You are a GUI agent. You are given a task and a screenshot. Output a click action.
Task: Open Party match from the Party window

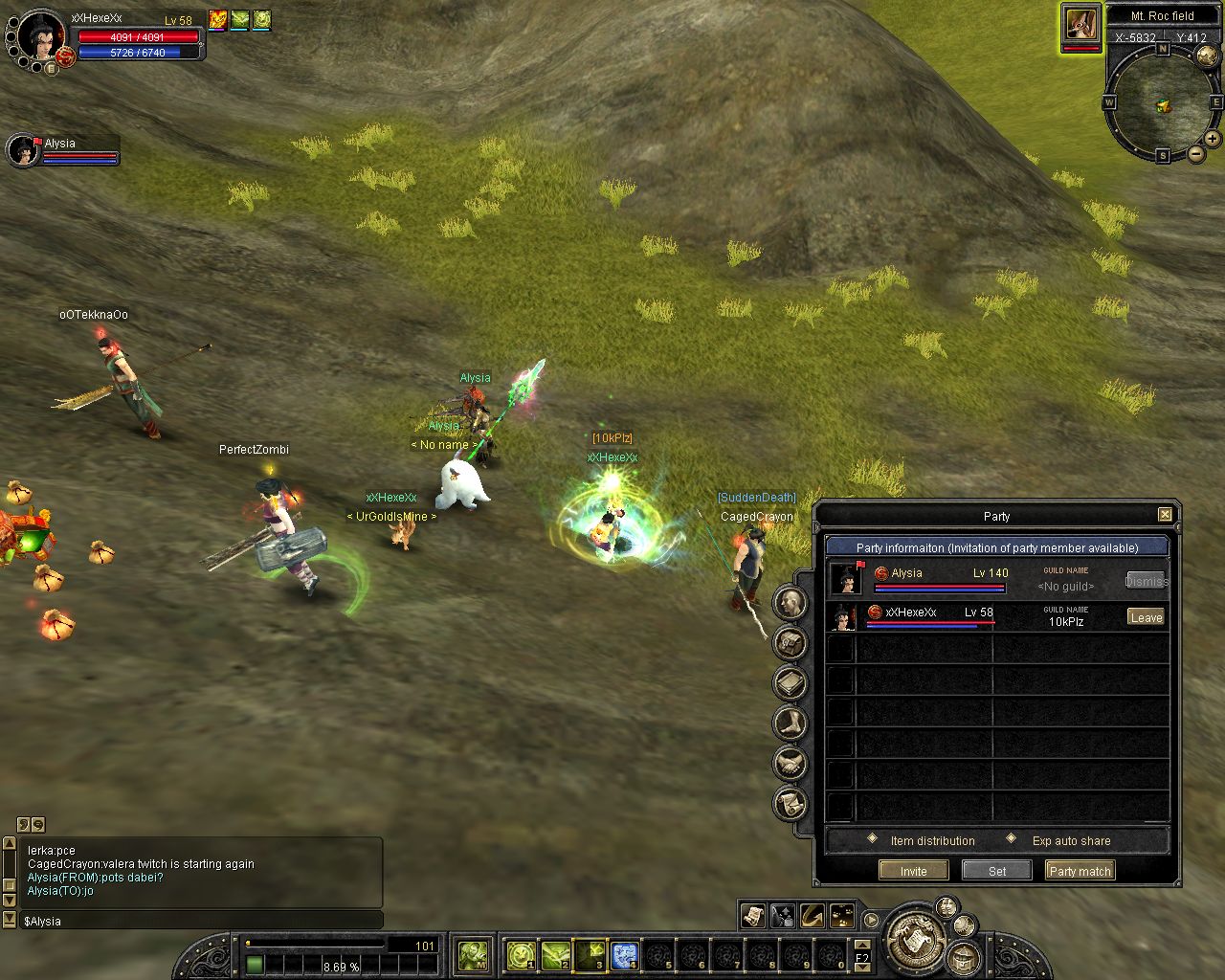tap(1080, 871)
